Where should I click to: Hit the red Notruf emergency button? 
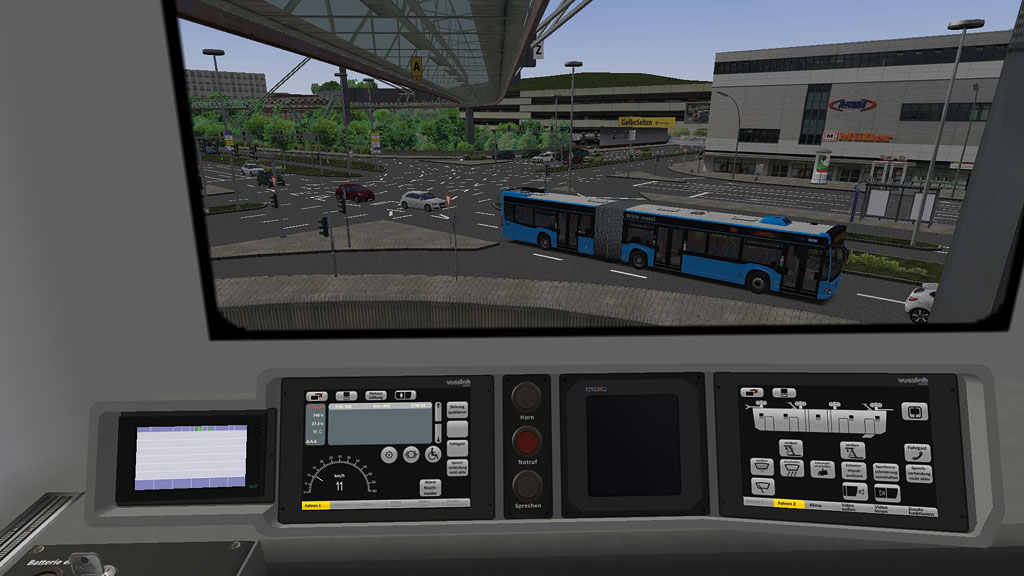point(526,441)
